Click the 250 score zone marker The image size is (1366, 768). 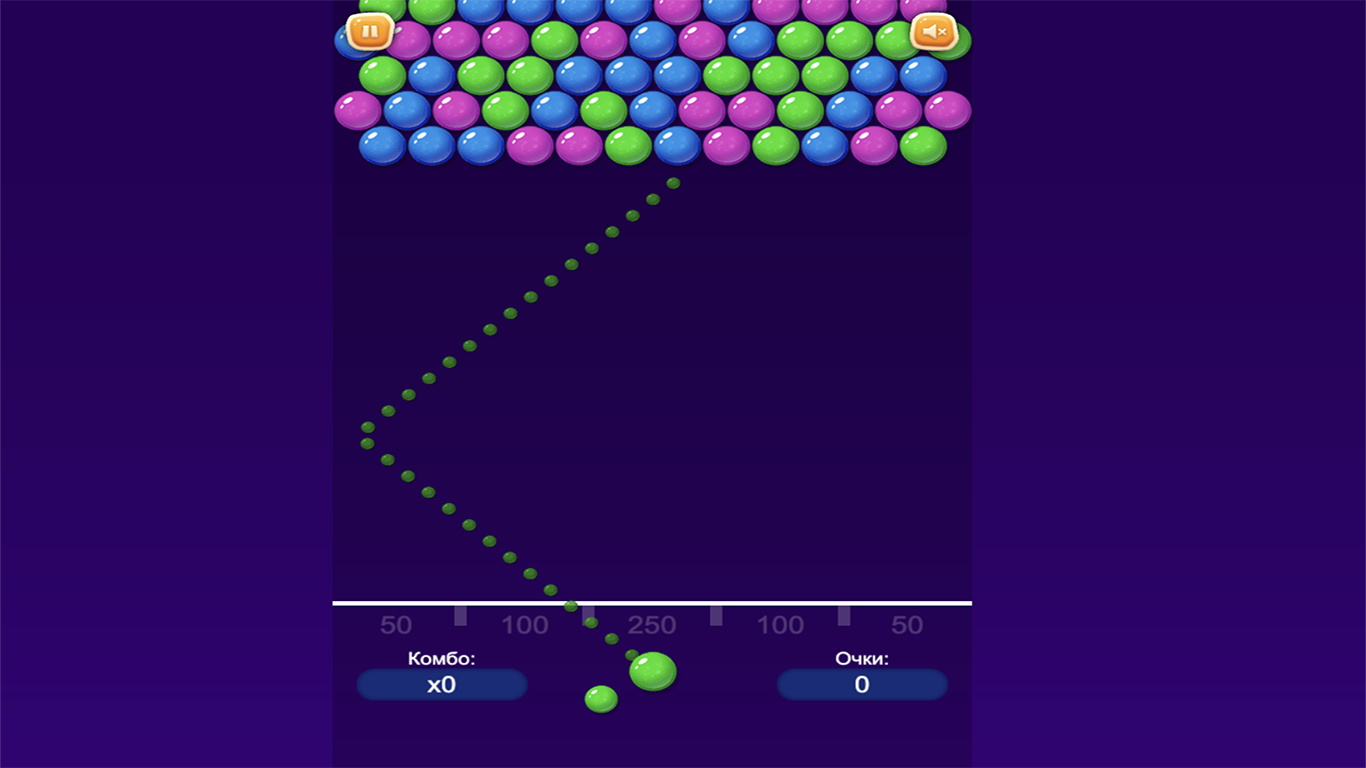[x=652, y=624]
